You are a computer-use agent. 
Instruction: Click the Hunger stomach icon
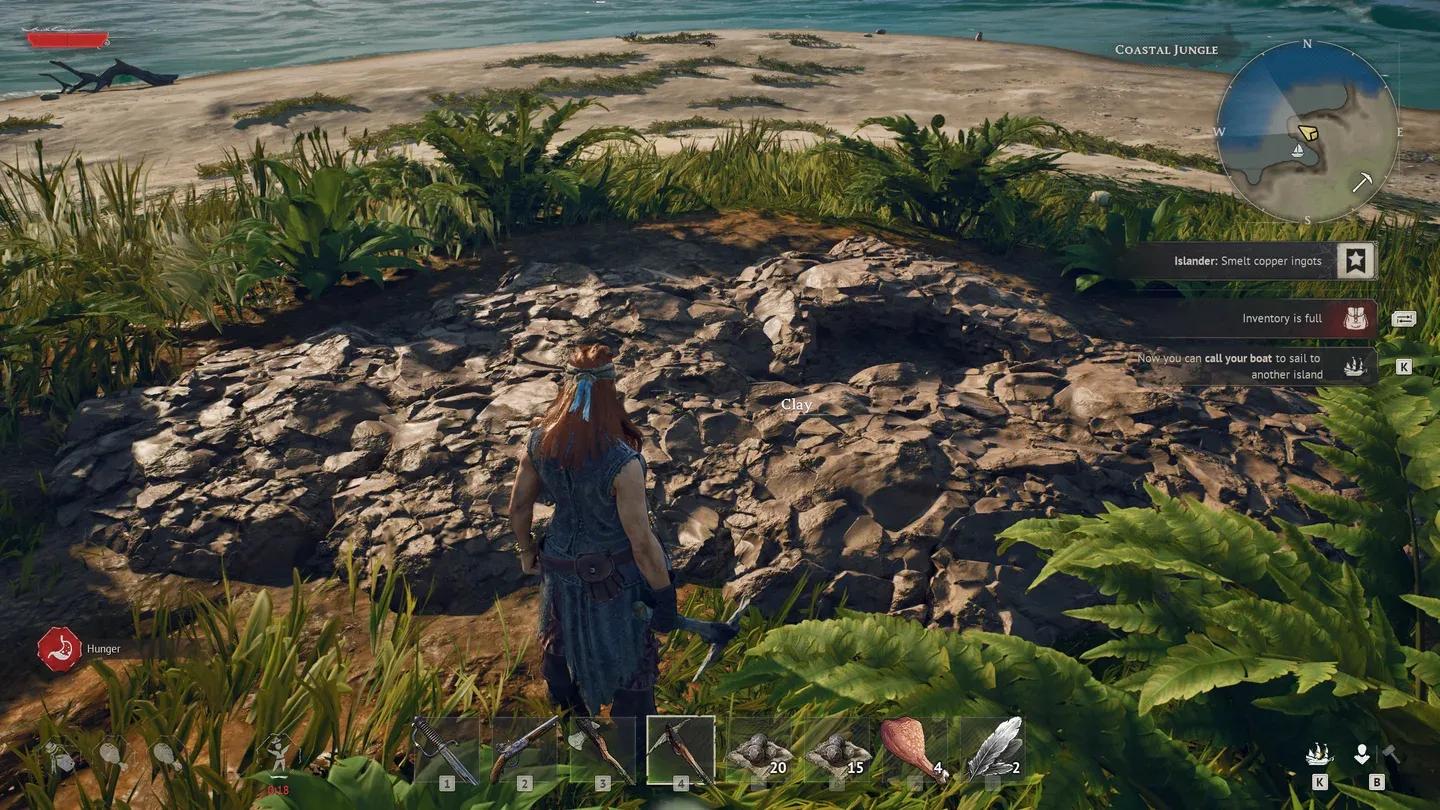pyautogui.click(x=59, y=646)
